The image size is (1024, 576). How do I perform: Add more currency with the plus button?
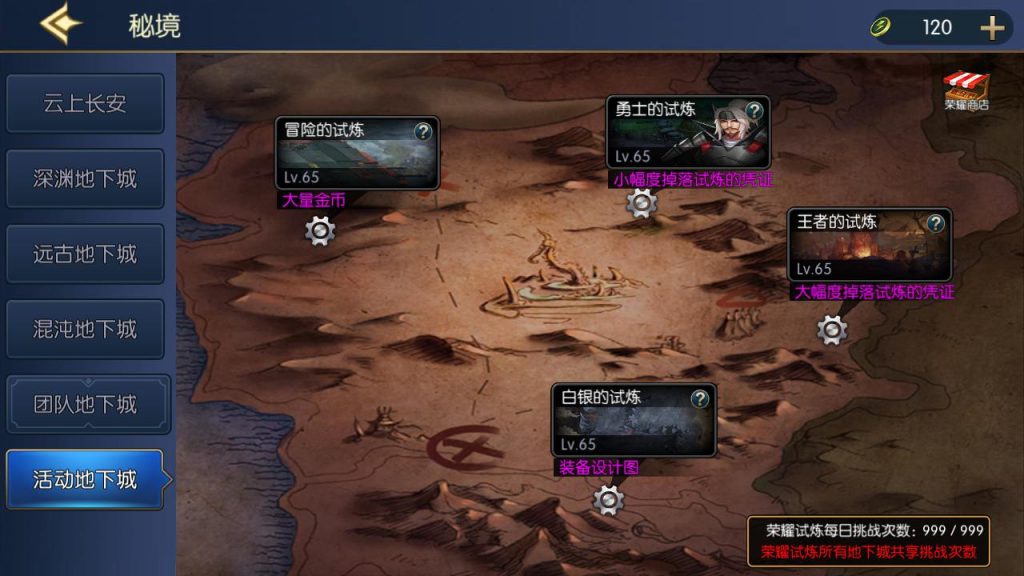click(991, 28)
